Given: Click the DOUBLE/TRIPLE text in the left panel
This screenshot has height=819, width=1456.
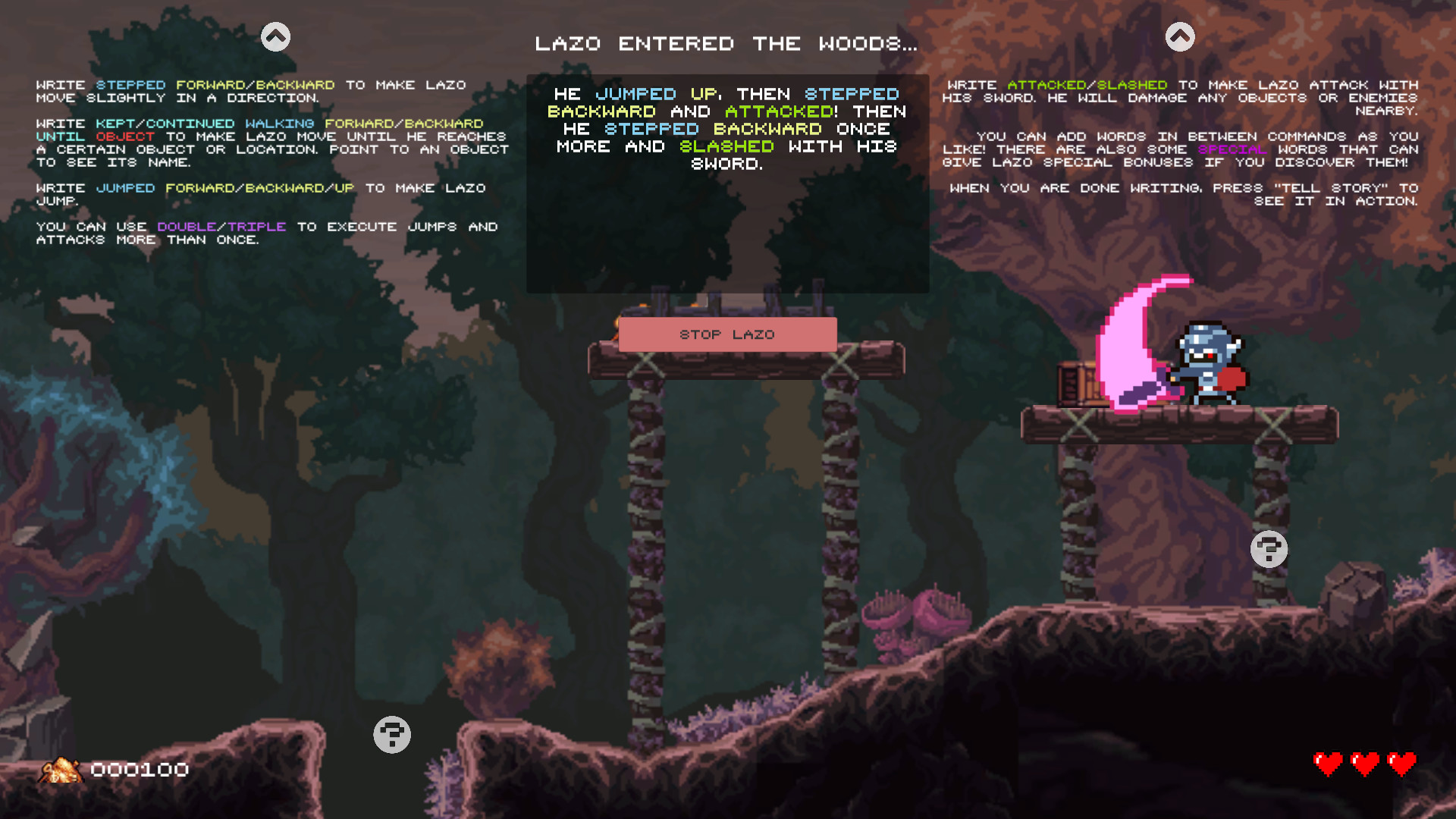Looking at the screenshot, I should tap(221, 226).
